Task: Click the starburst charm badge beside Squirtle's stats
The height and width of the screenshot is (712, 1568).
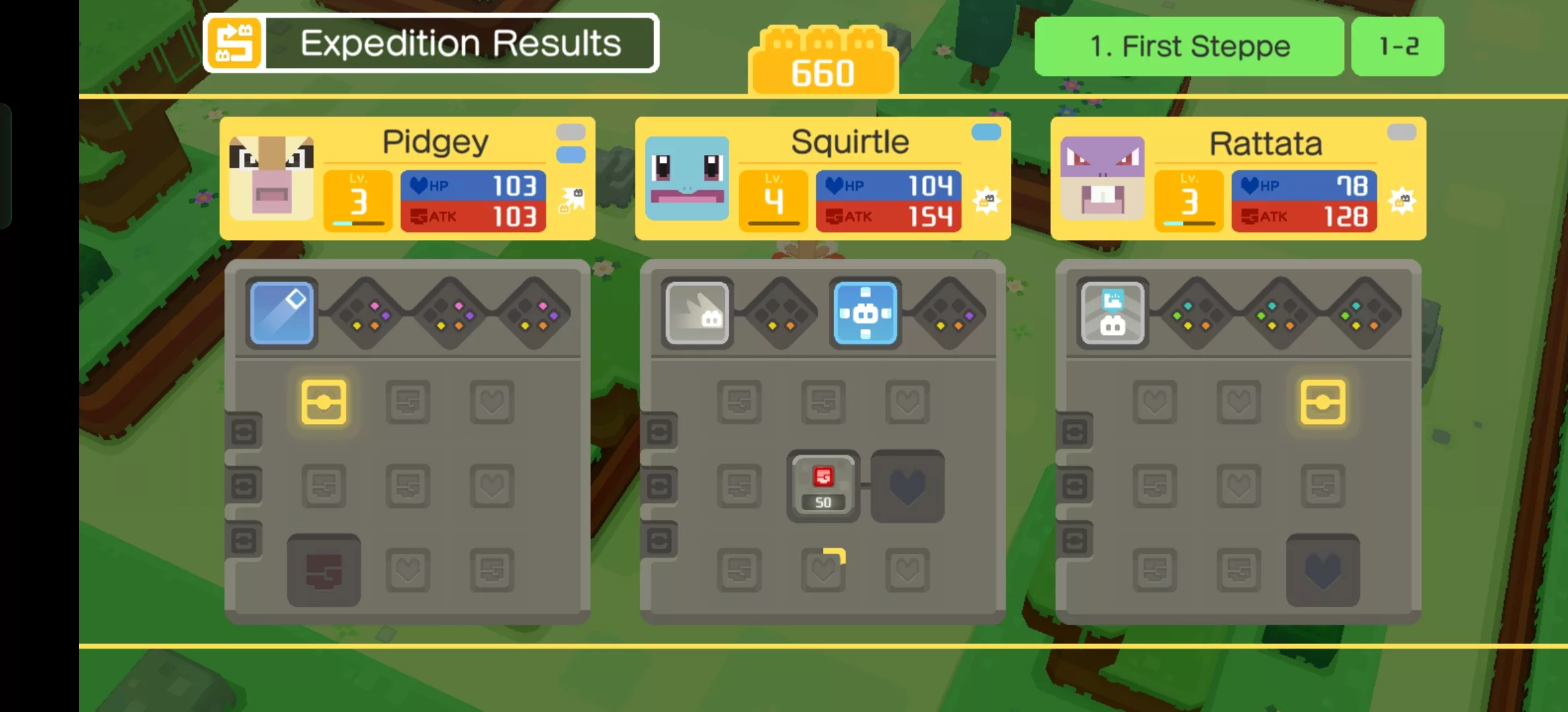Action: [x=986, y=201]
